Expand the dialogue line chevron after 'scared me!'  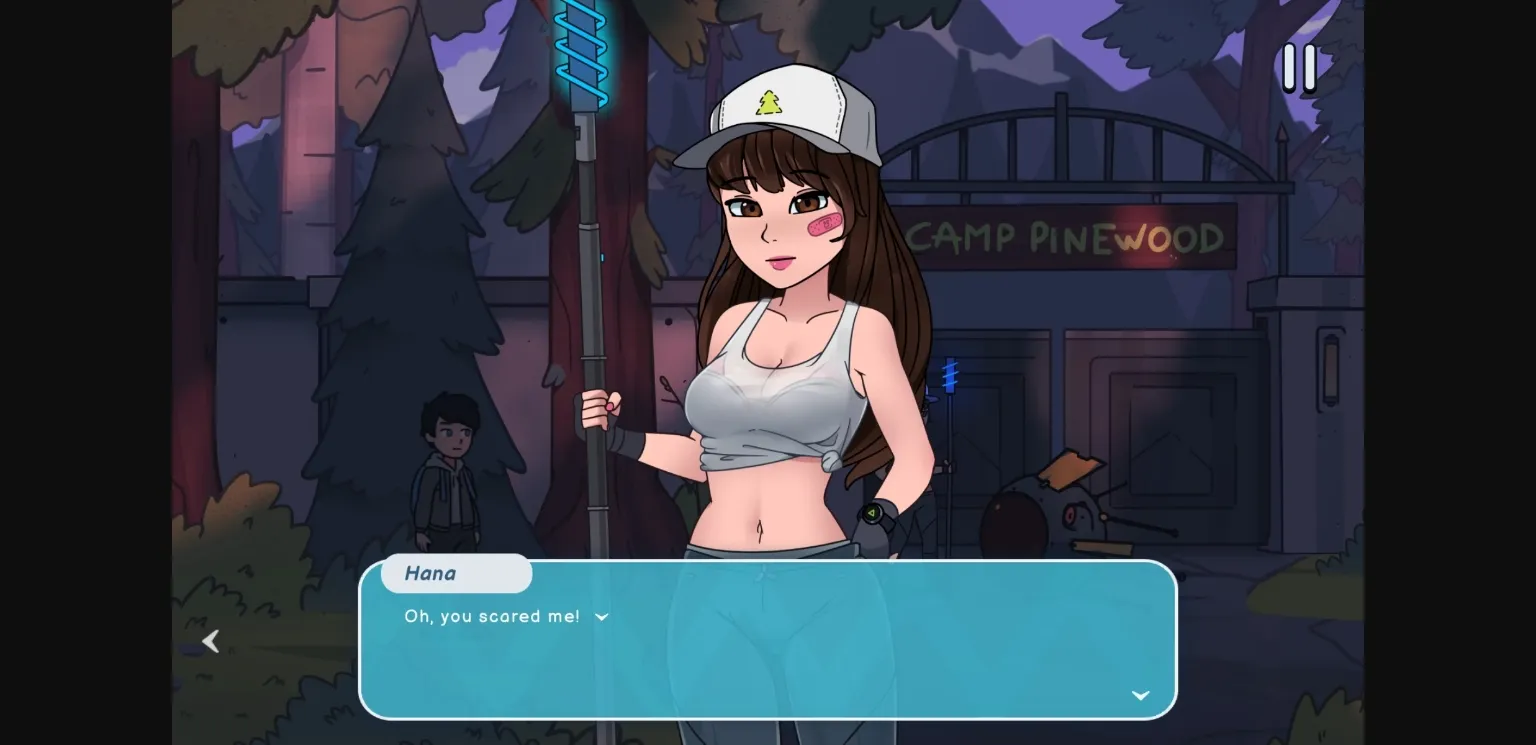point(601,617)
